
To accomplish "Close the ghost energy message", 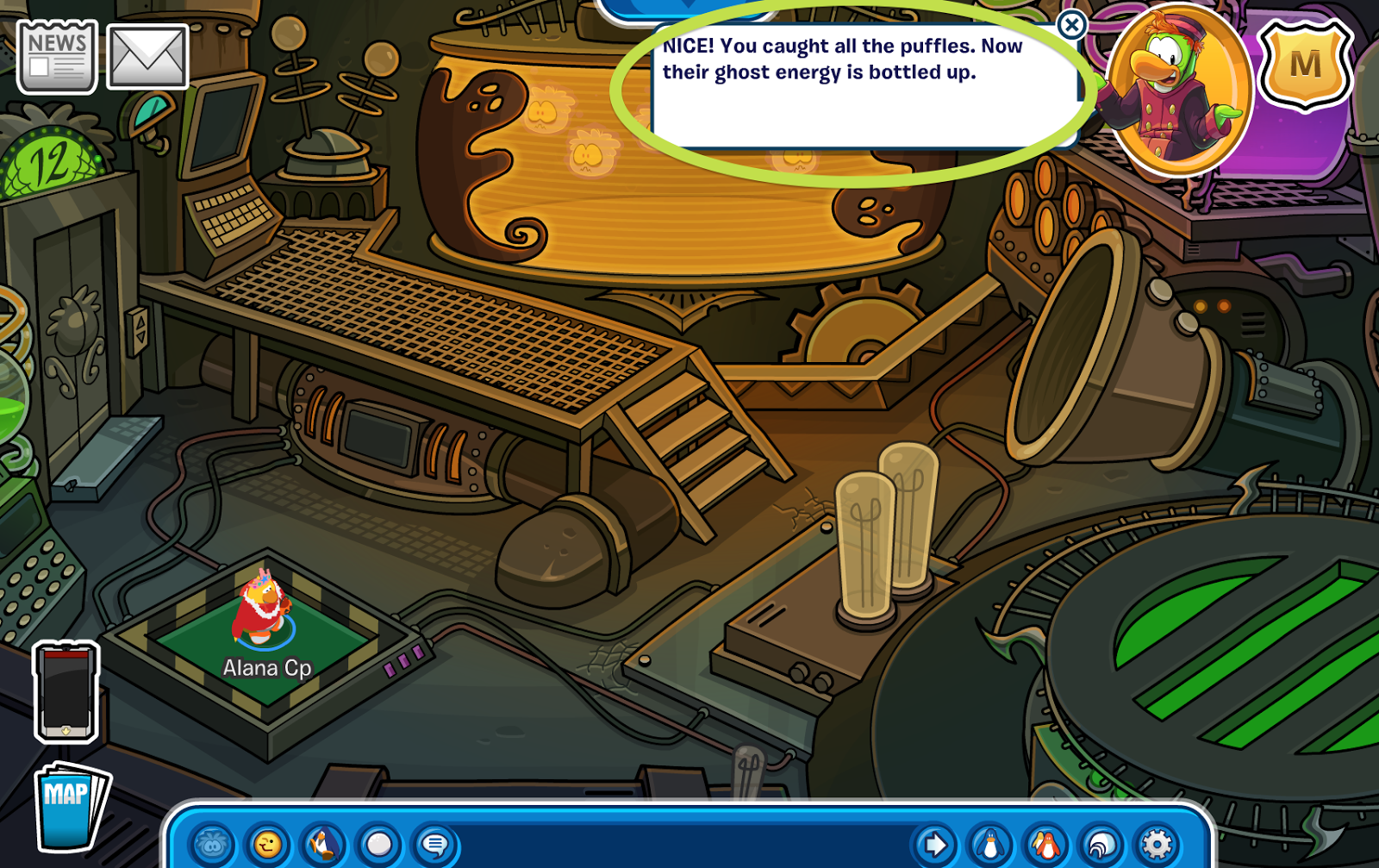I will tap(1071, 26).
